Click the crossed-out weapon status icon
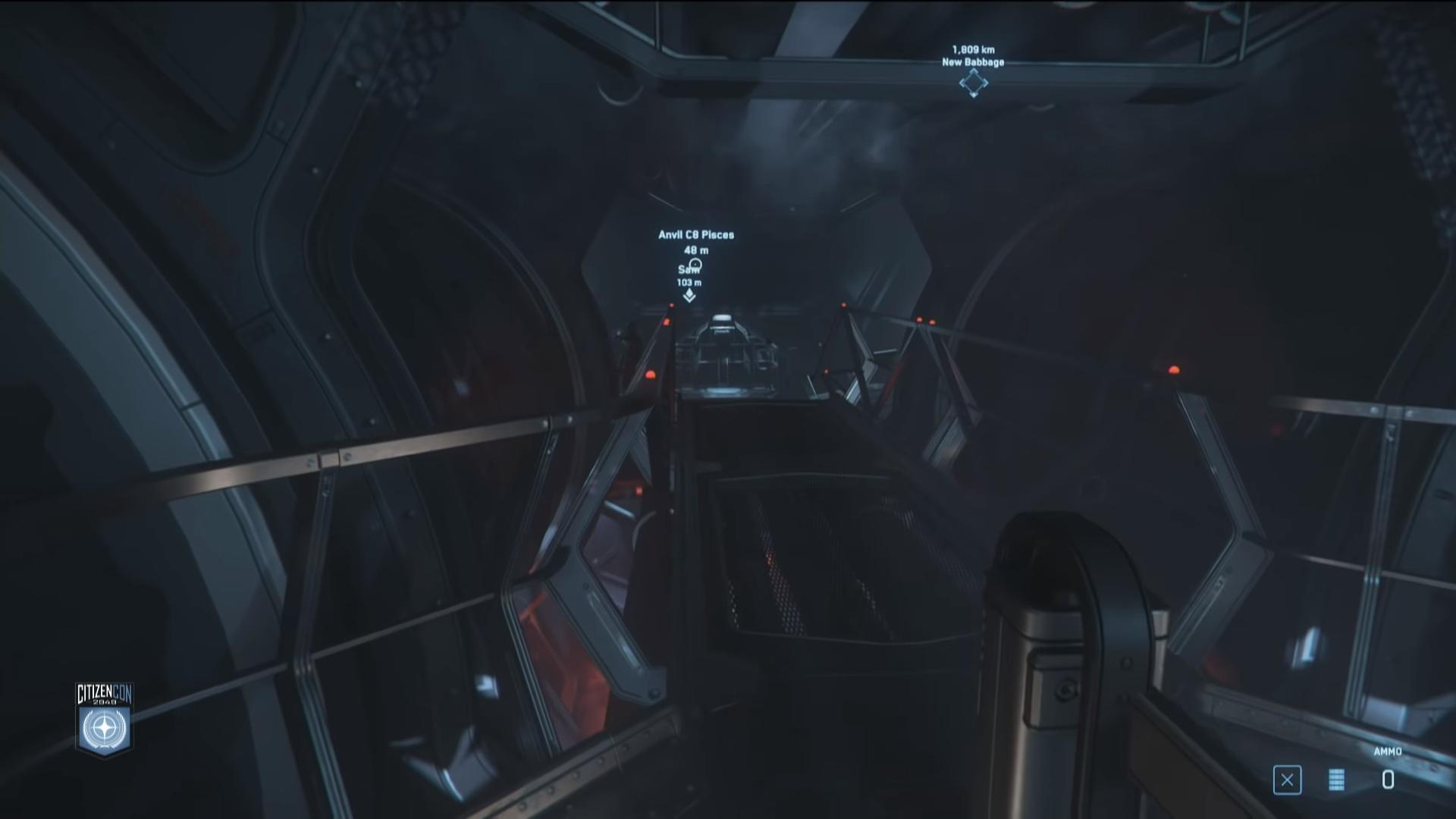Viewport: 1456px width, 819px height. pos(1287,780)
